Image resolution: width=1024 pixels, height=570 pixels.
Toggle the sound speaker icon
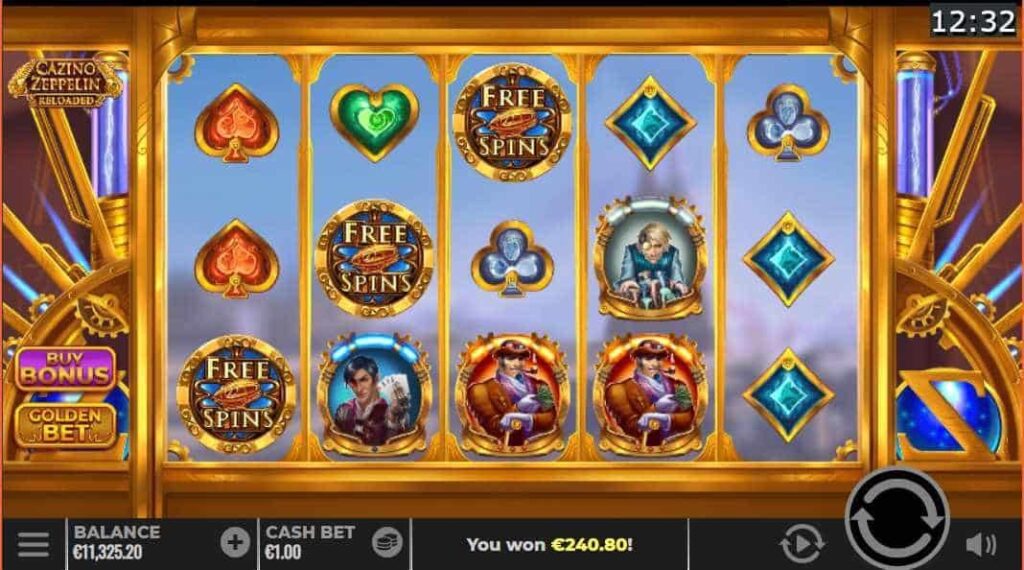(x=981, y=545)
